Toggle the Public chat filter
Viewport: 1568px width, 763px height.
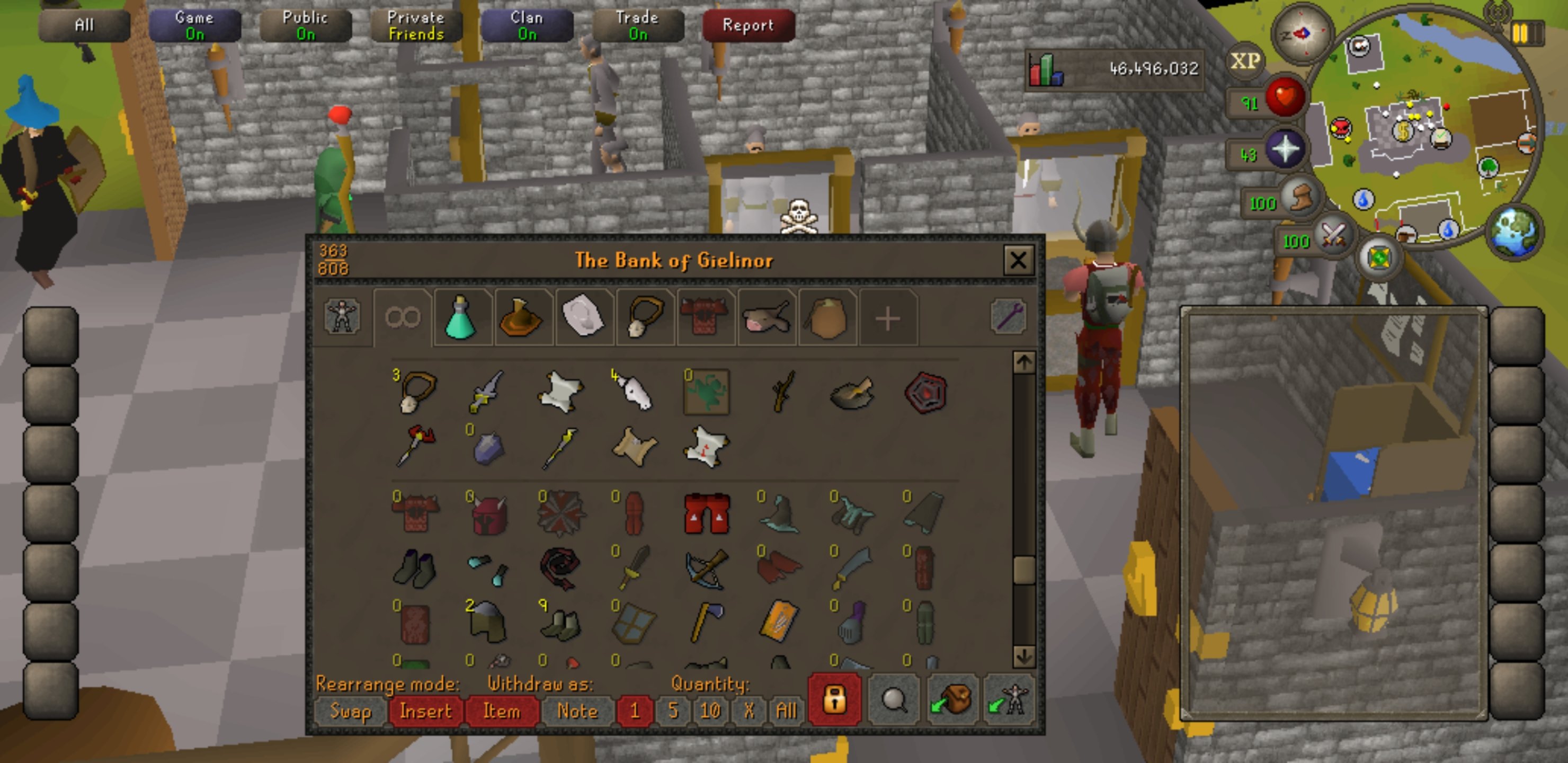tap(305, 25)
